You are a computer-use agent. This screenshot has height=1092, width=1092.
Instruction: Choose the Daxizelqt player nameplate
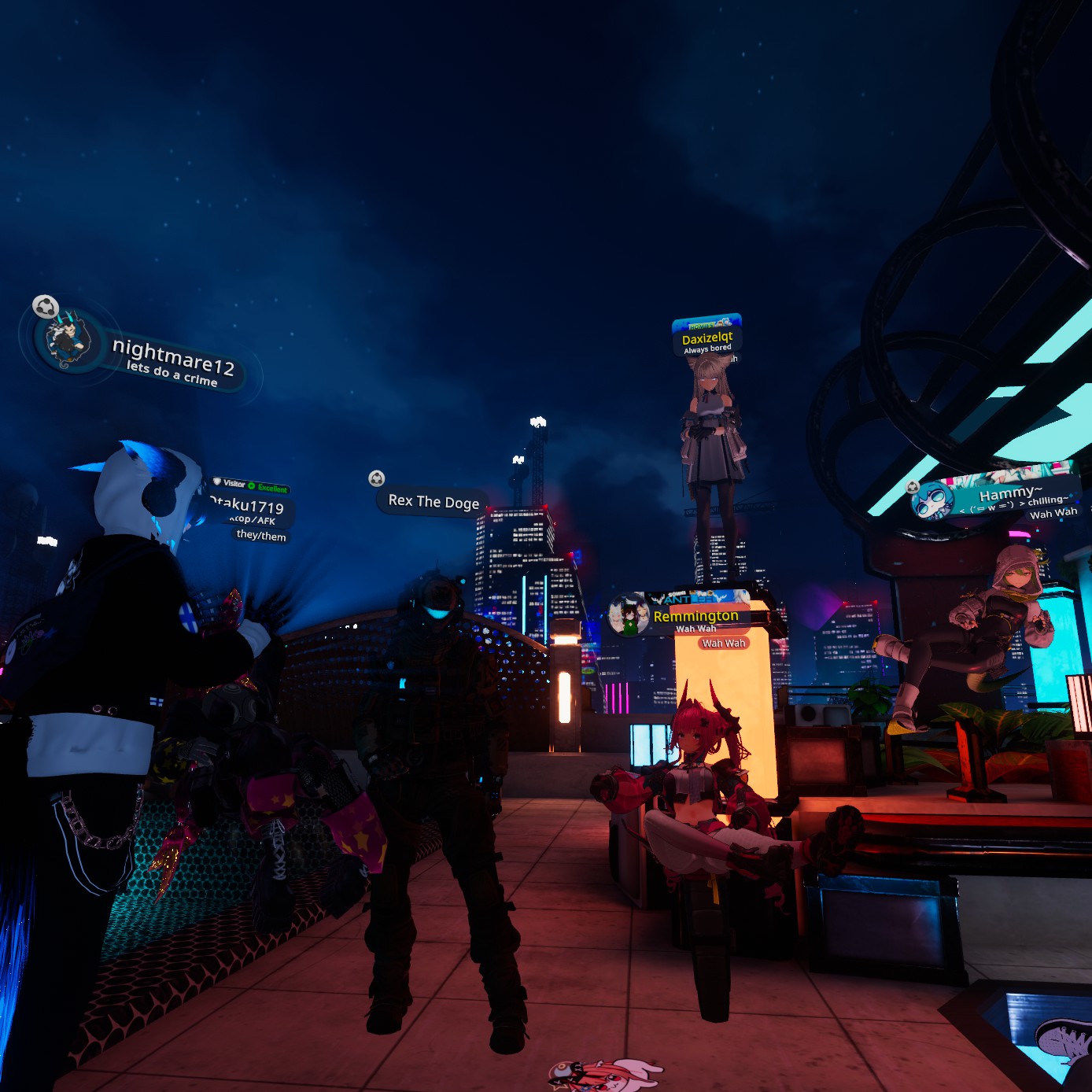coord(707,338)
